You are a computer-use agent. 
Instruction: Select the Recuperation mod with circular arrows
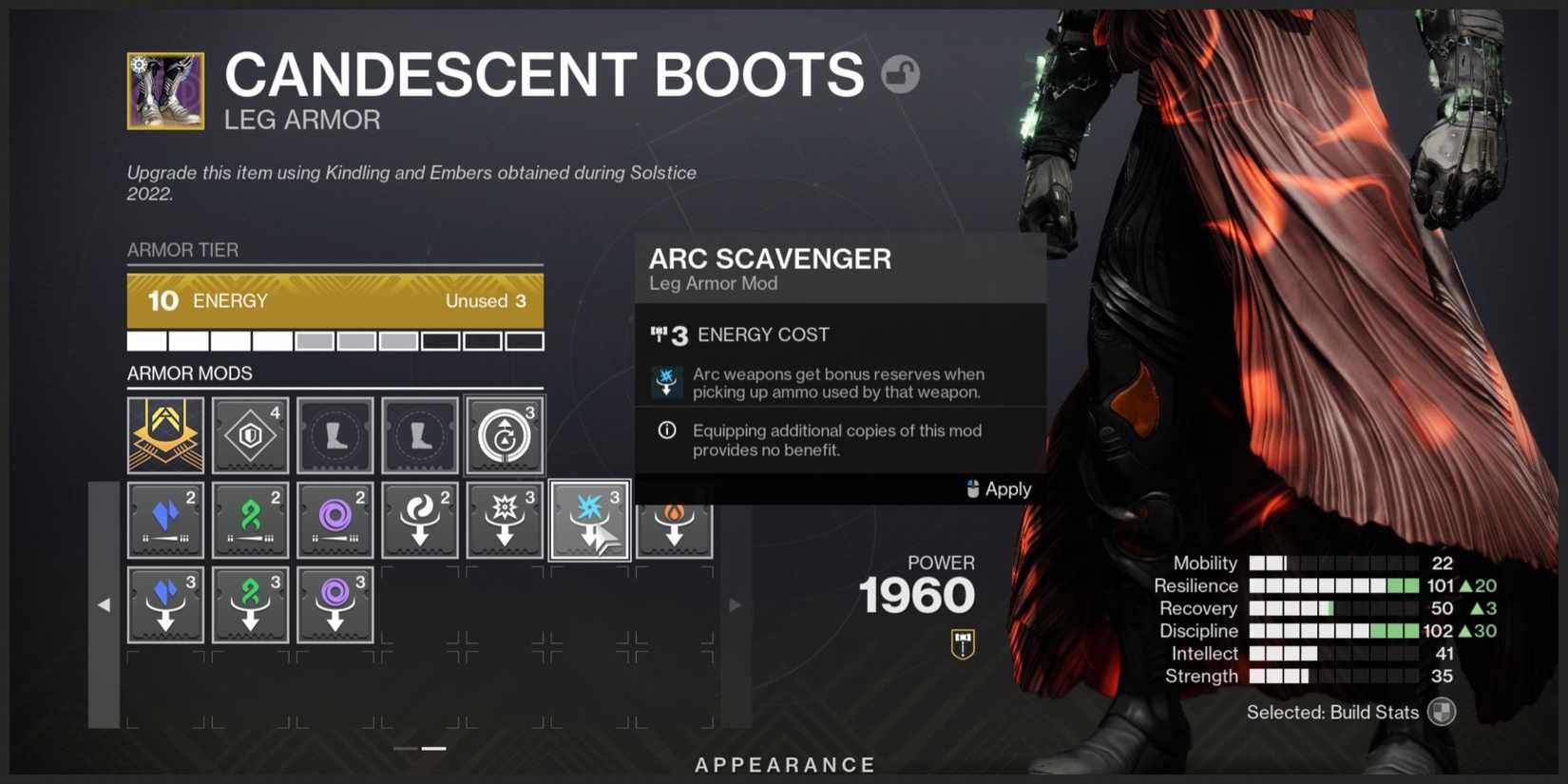point(505,435)
